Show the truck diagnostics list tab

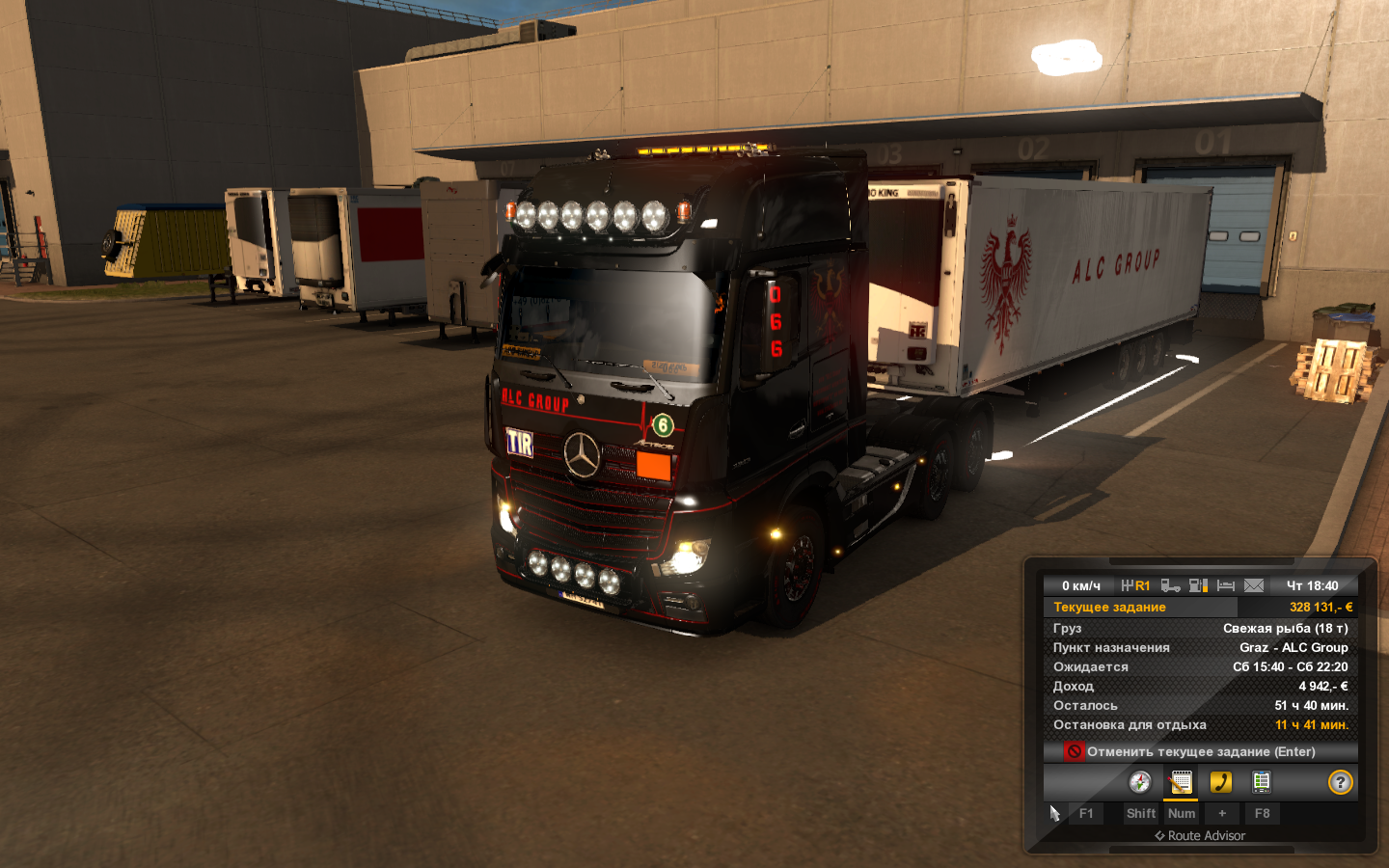(x=1261, y=782)
